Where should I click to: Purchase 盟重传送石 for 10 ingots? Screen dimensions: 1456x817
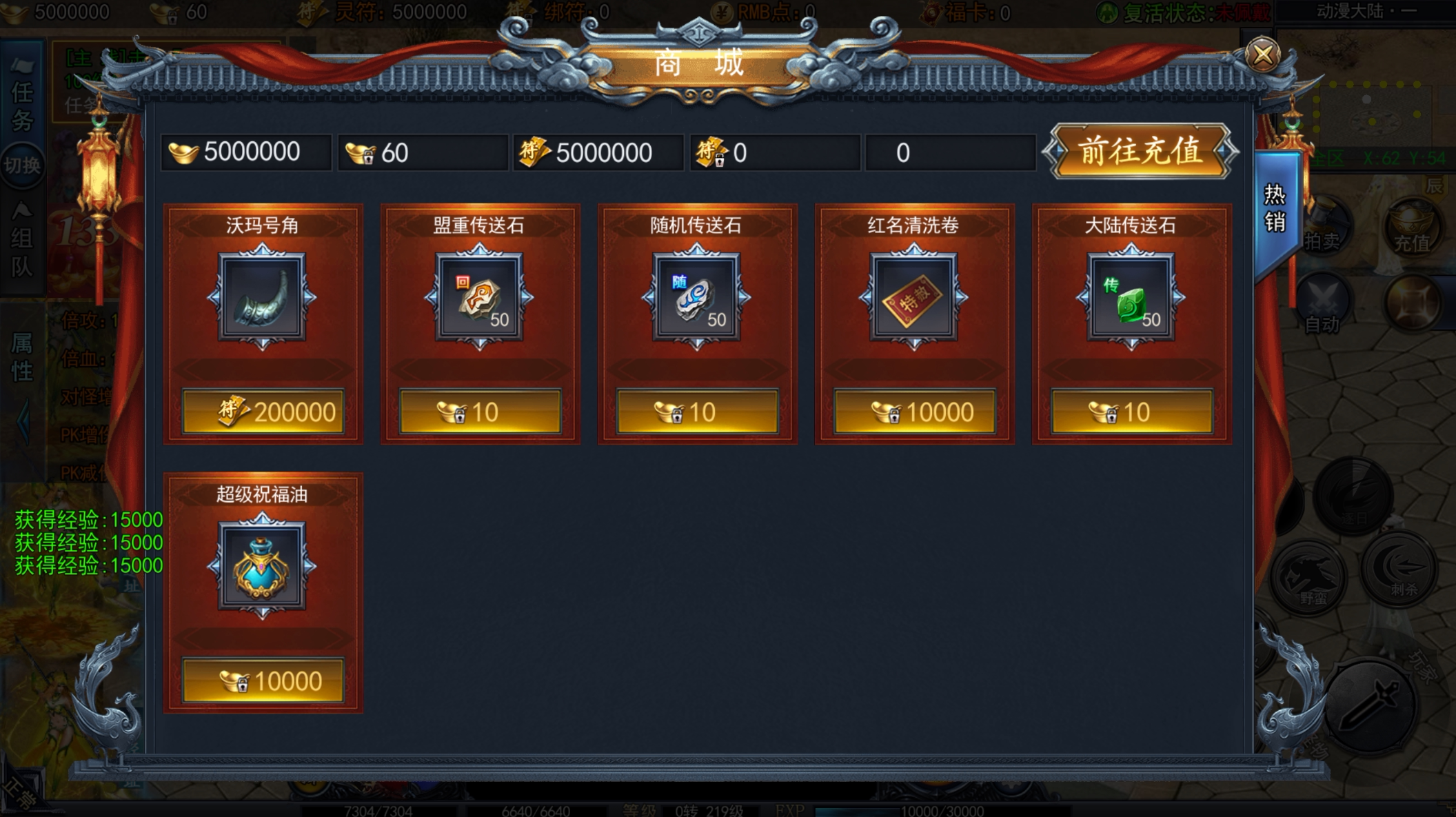480,412
